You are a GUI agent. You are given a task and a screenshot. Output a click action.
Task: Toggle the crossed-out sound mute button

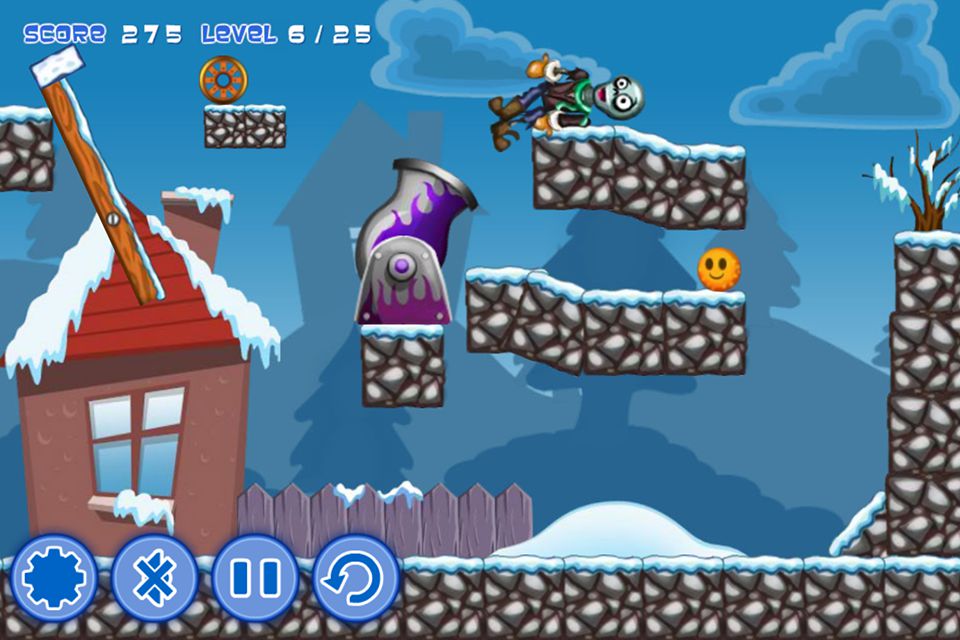pos(154,577)
